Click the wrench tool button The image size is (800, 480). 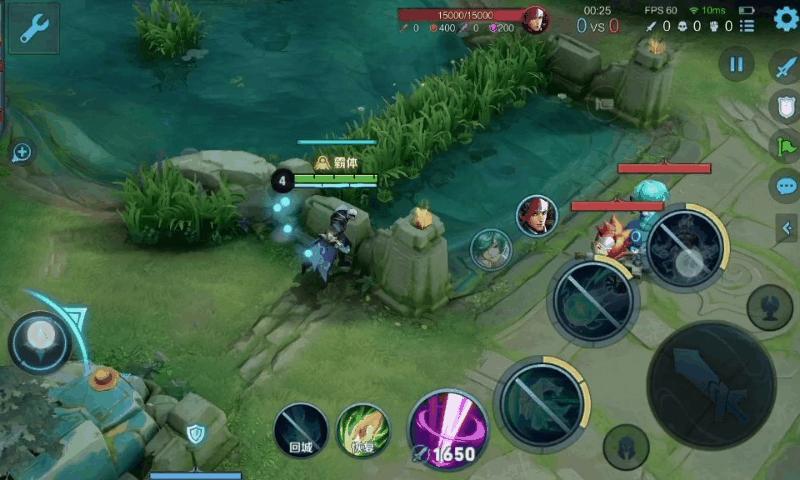tap(33, 28)
